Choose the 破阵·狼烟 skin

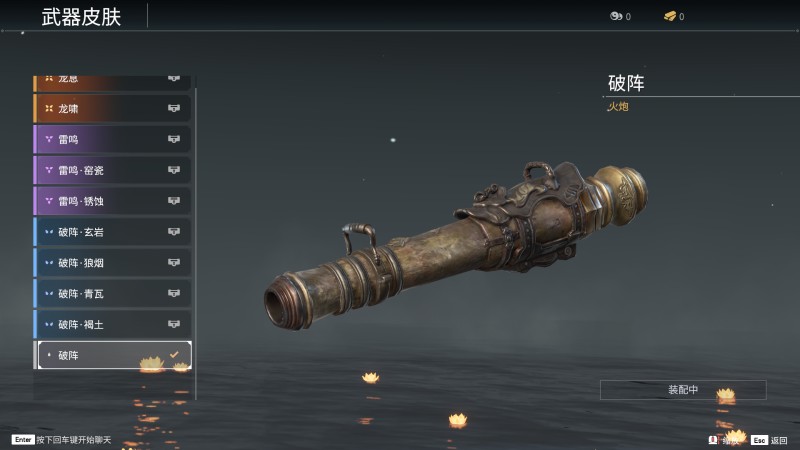112,263
